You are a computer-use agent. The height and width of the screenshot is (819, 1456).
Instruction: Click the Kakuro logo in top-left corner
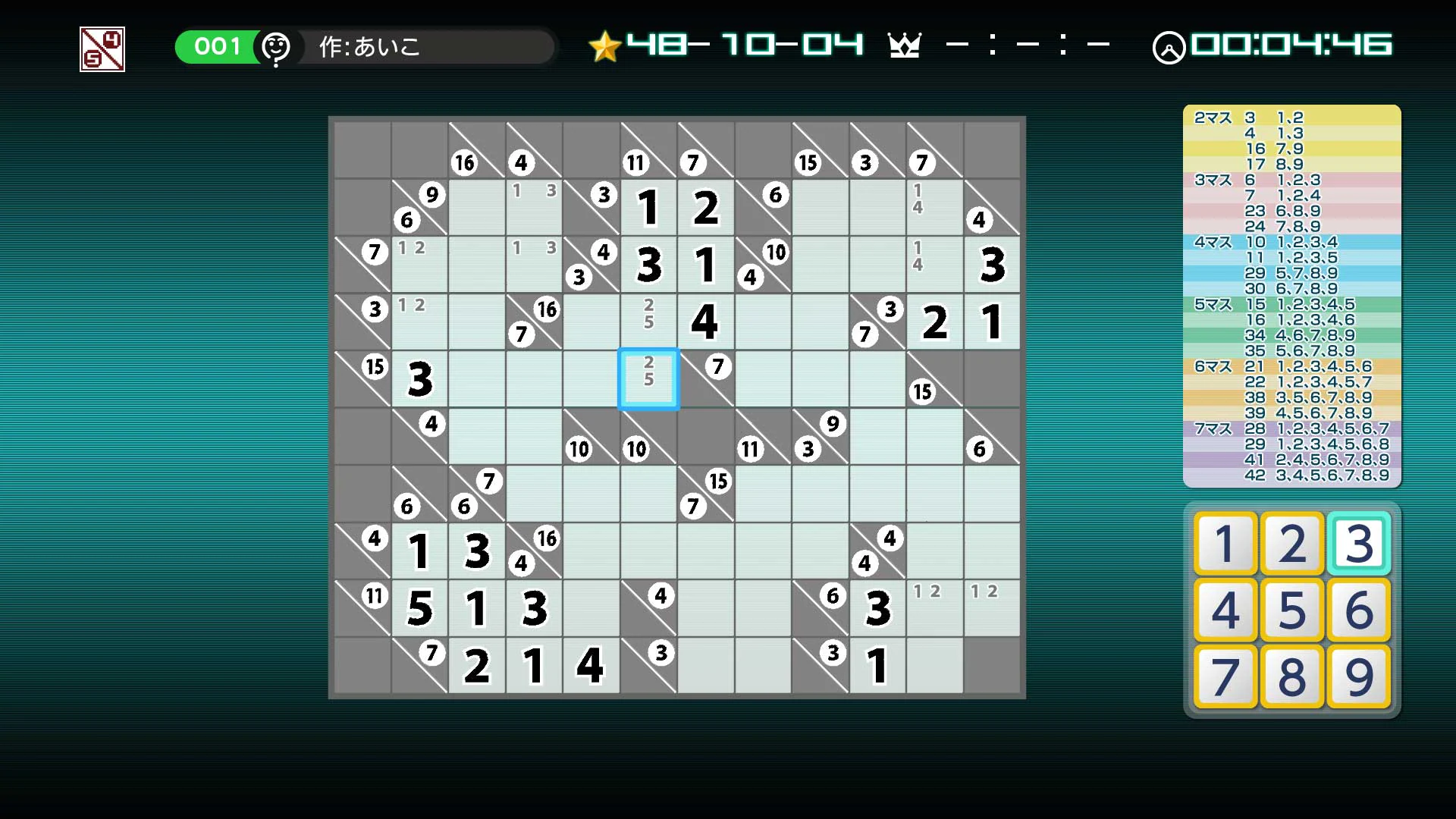click(x=102, y=49)
